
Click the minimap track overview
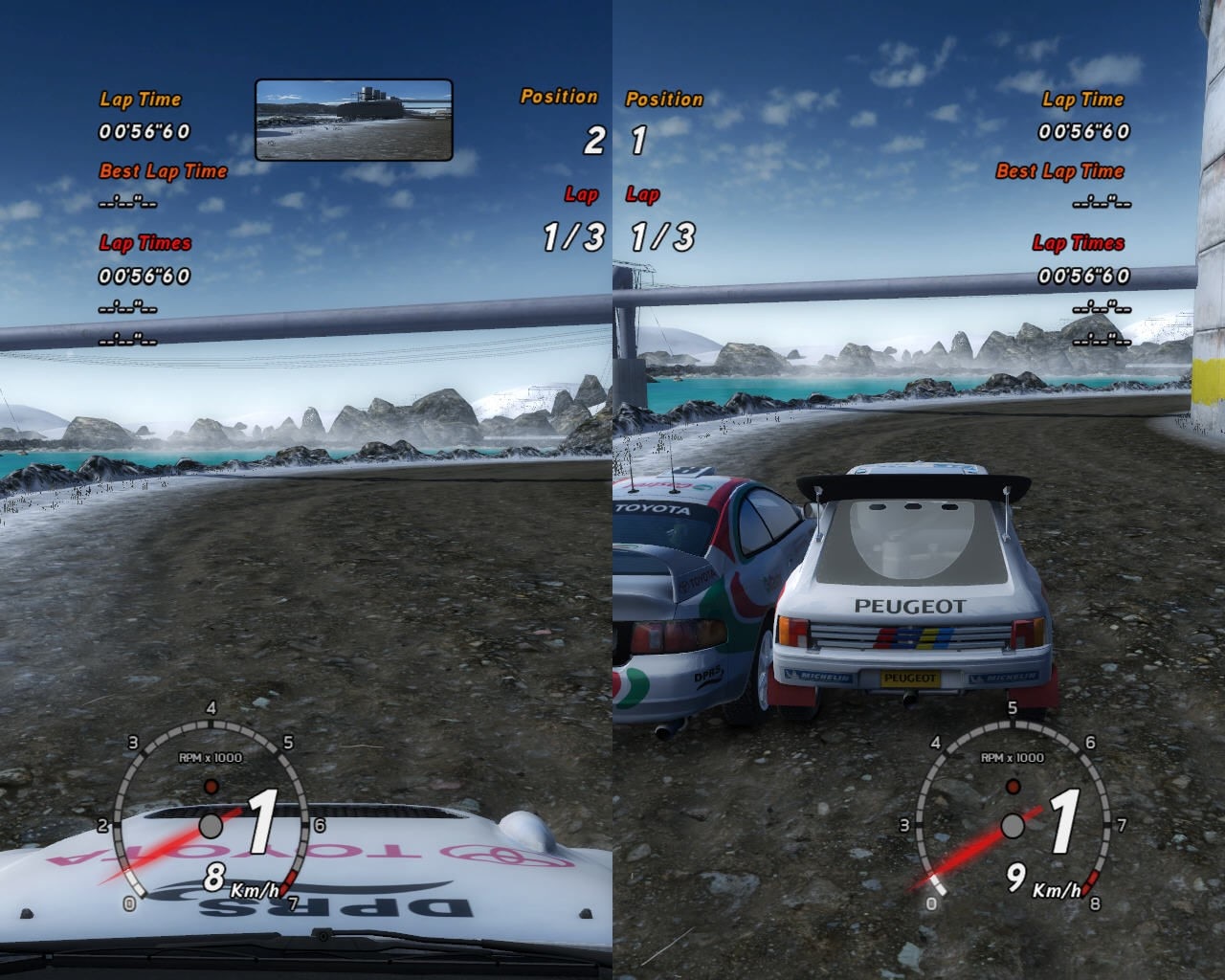(x=352, y=119)
